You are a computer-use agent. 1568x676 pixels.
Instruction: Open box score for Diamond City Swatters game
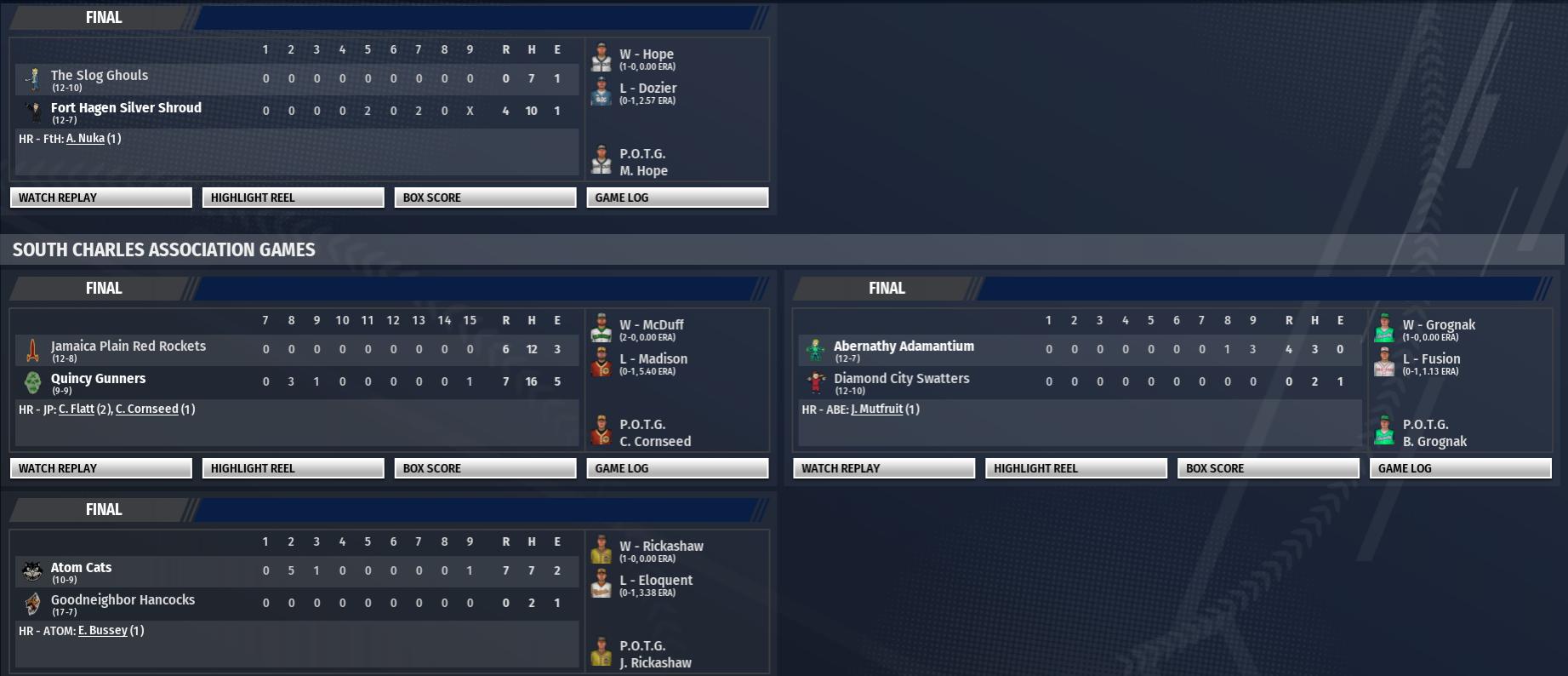click(x=1269, y=468)
